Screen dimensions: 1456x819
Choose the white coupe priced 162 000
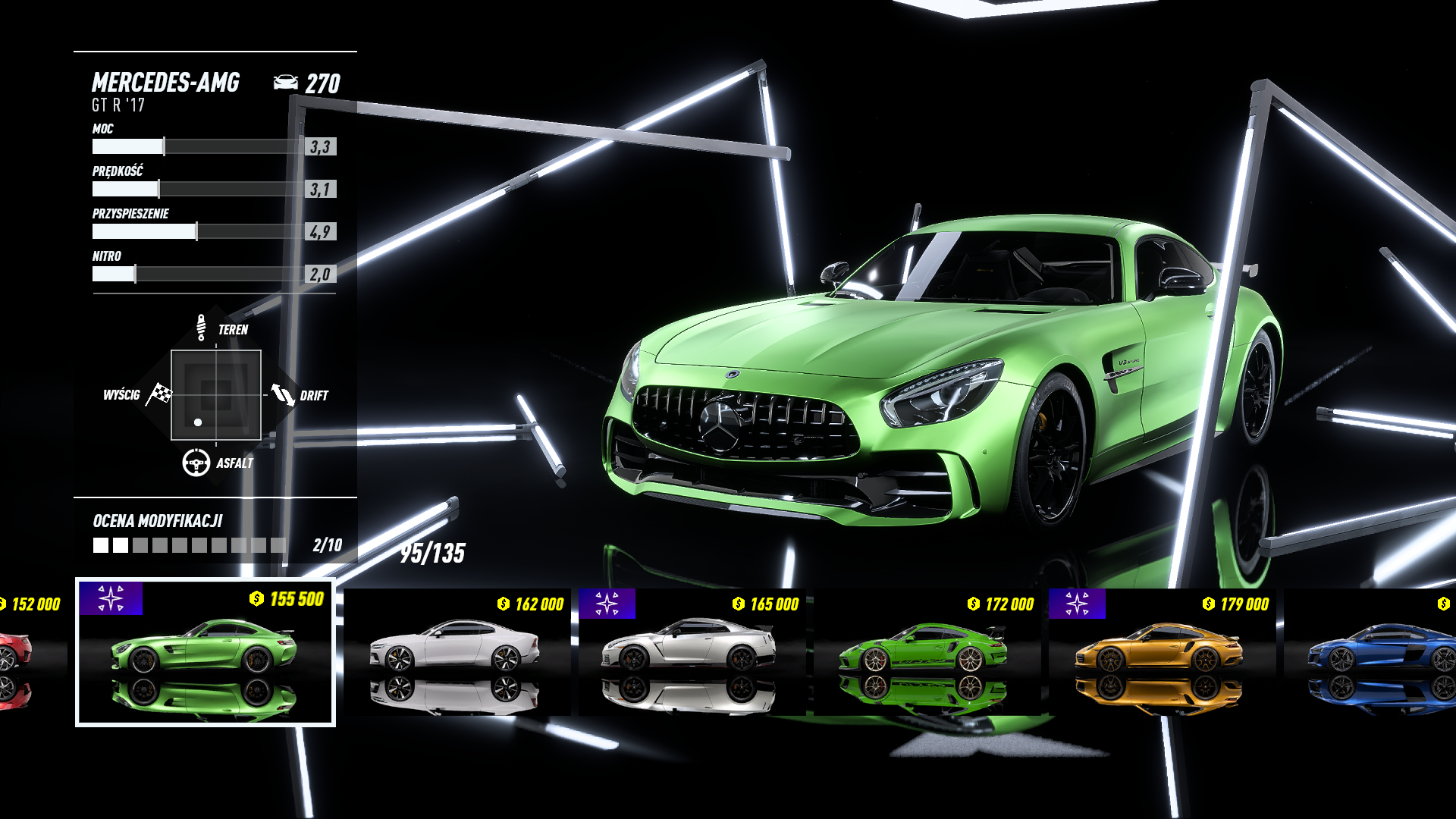point(457,652)
